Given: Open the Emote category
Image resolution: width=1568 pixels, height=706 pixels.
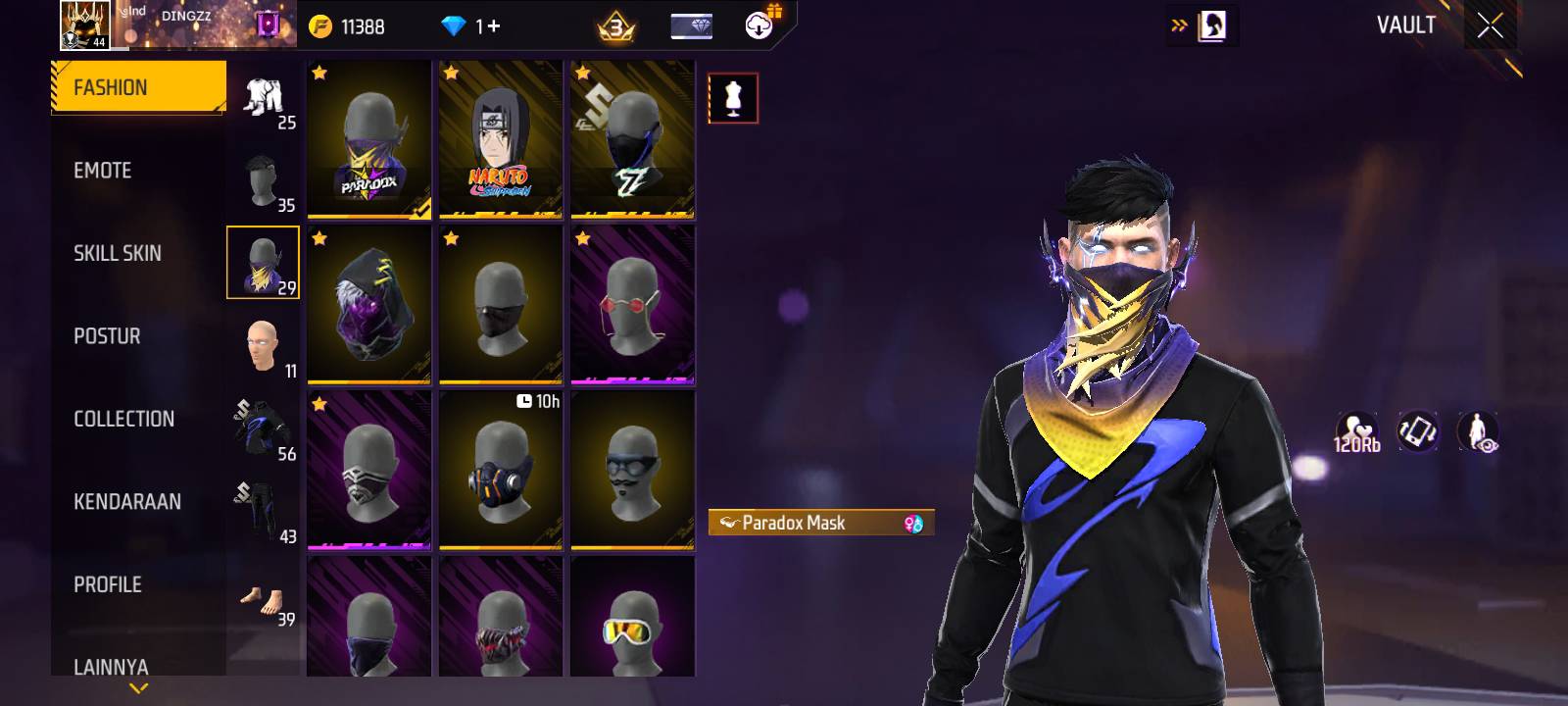Looking at the screenshot, I should coord(103,171).
